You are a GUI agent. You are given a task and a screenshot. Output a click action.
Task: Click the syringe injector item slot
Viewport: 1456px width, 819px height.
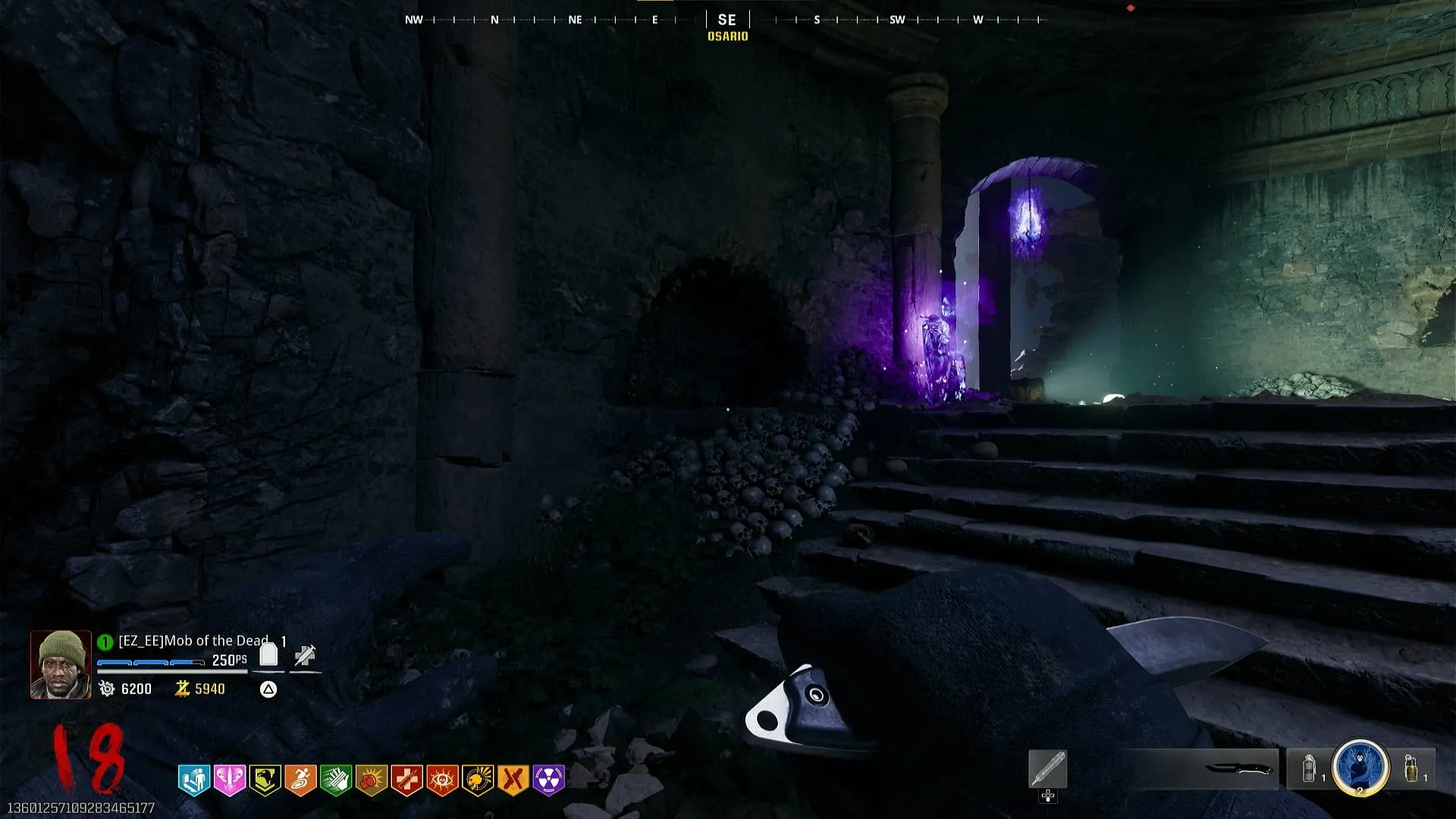click(x=1048, y=769)
